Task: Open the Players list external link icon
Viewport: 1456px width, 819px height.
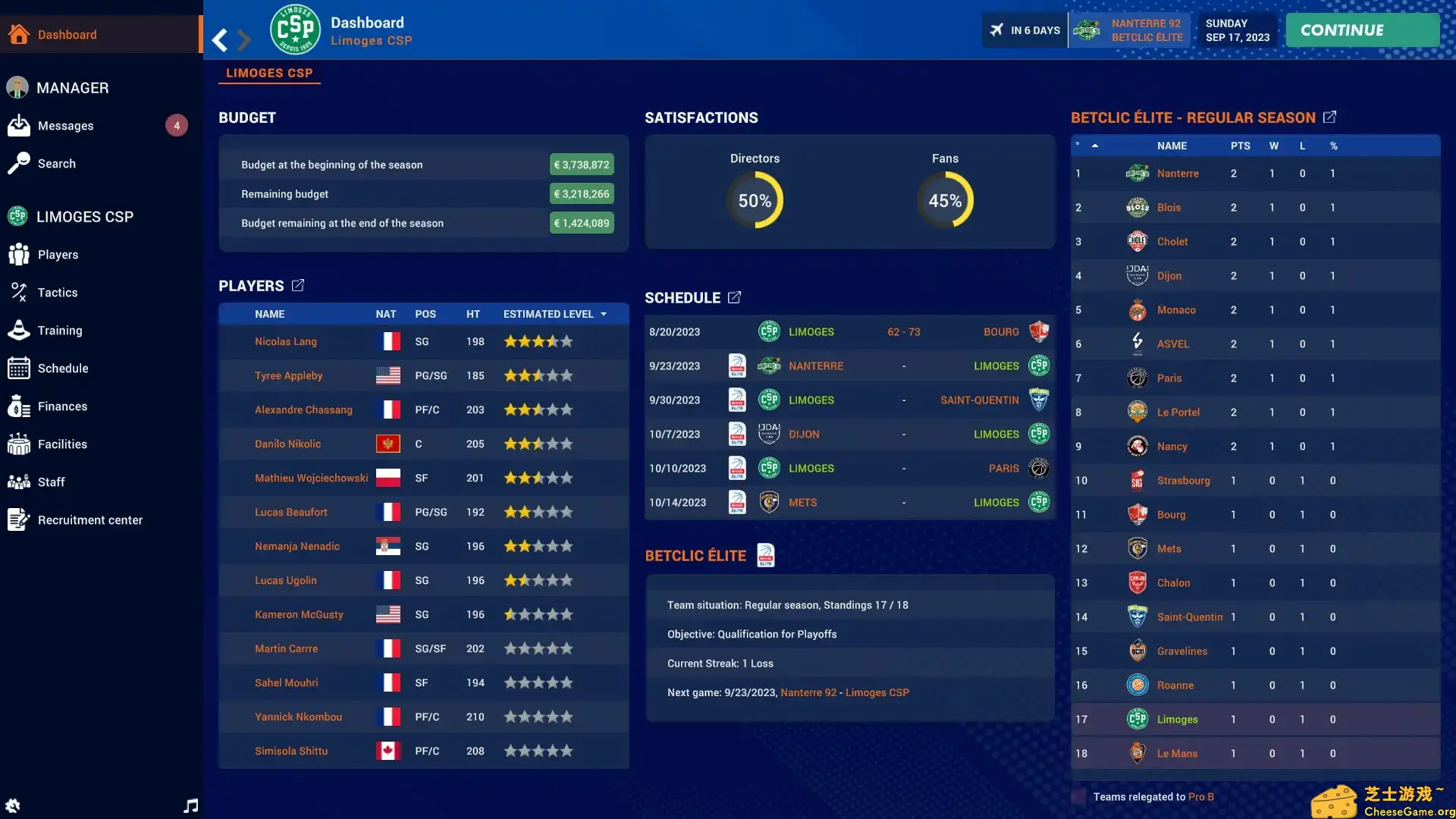Action: coord(298,285)
